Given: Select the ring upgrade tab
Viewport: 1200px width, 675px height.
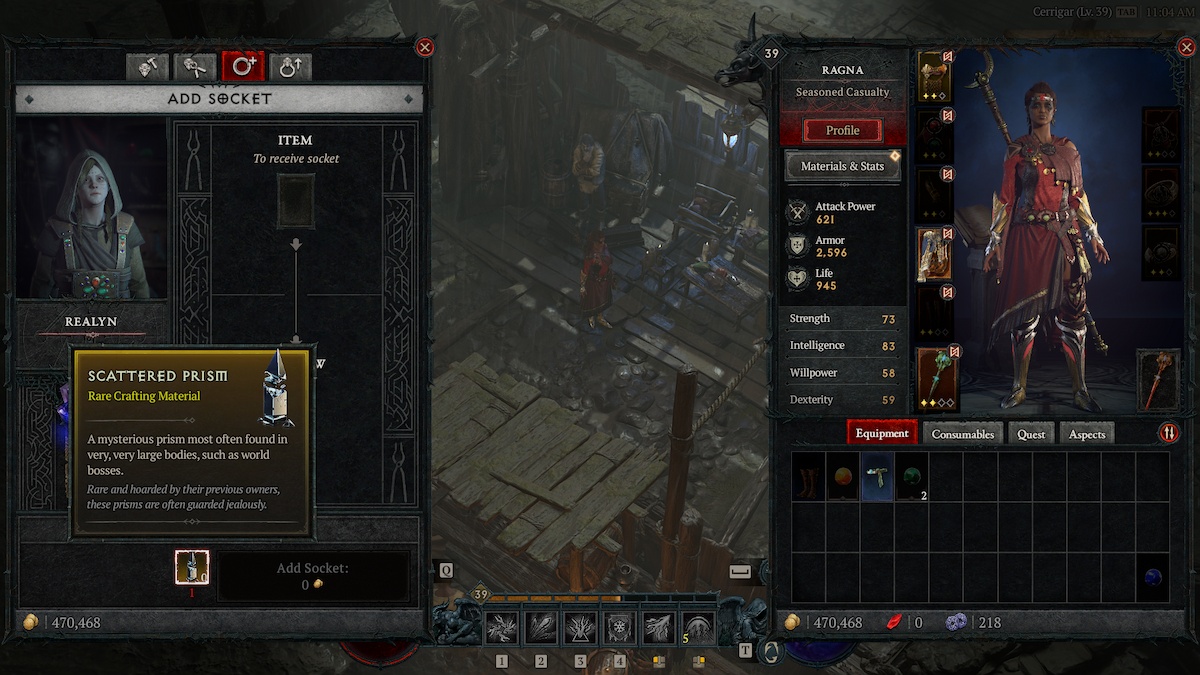Looking at the screenshot, I should [291, 67].
